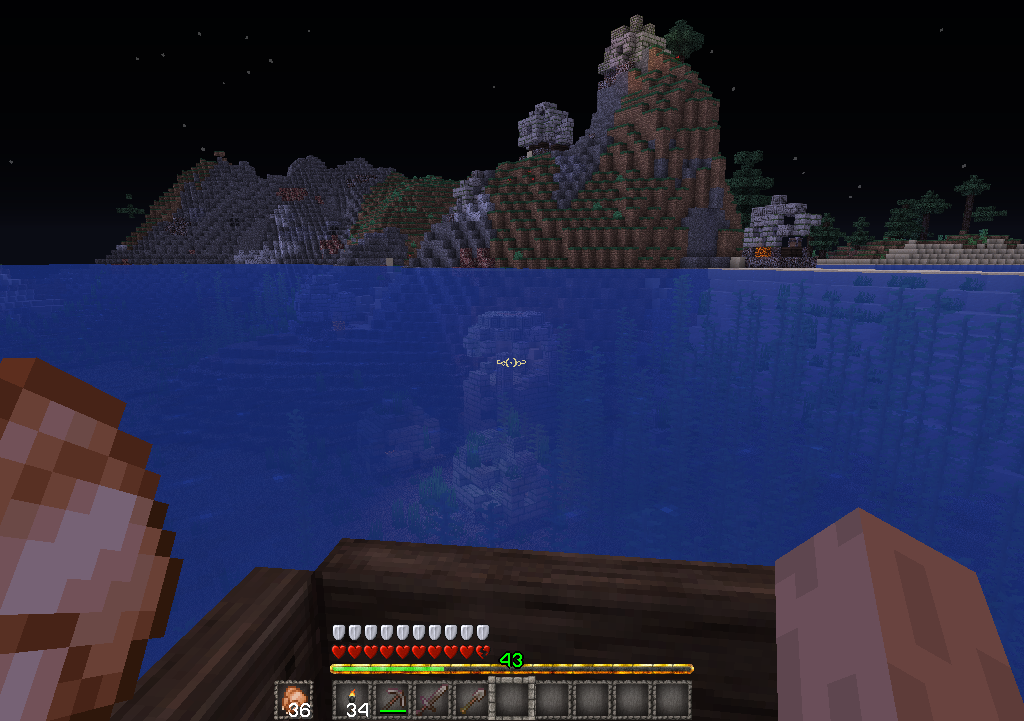This screenshot has height=721, width=1024.
Task: Choose the sword in the hotbar
Action: coord(432,700)
